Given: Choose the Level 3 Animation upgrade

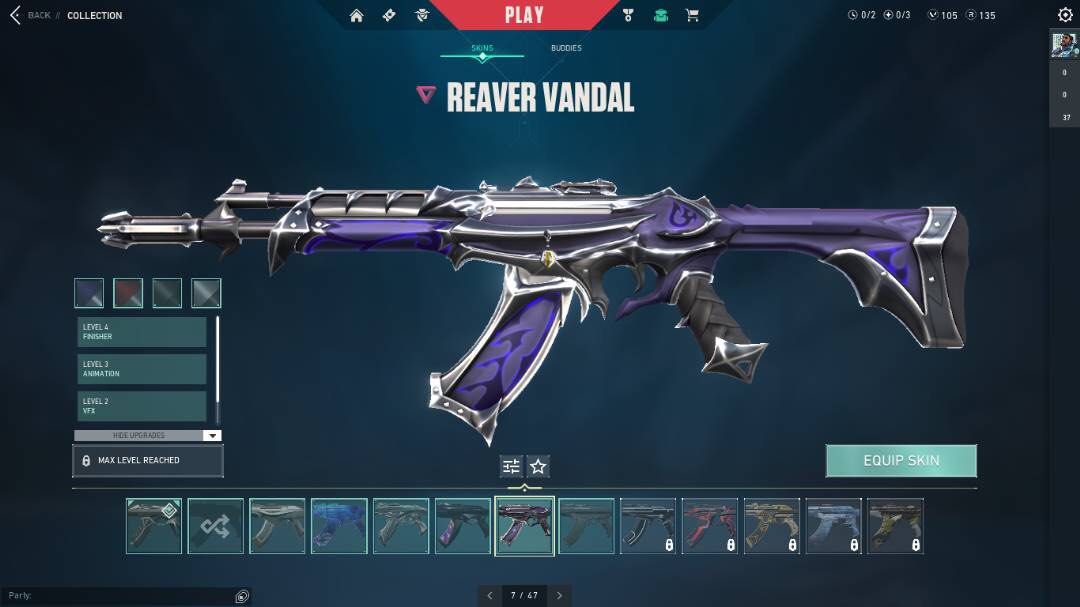Looking at the screenshot, I should tap(142, 369).
